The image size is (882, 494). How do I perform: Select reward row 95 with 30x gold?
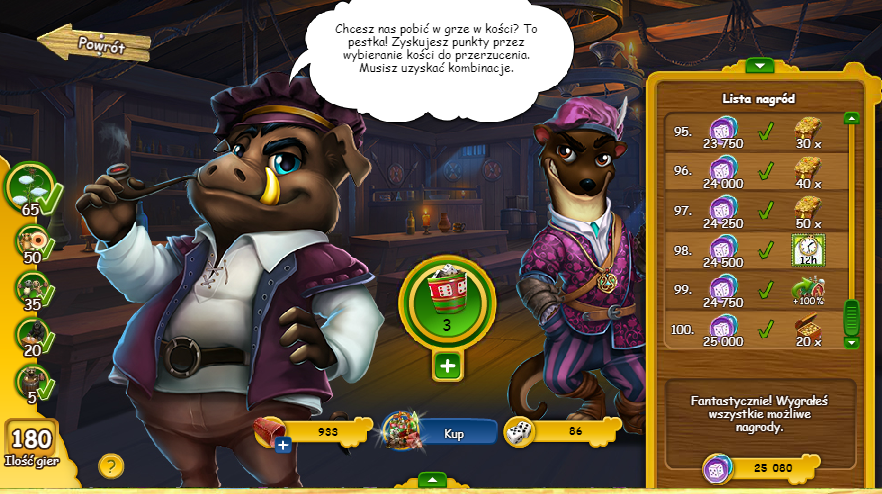coord(752,132)
